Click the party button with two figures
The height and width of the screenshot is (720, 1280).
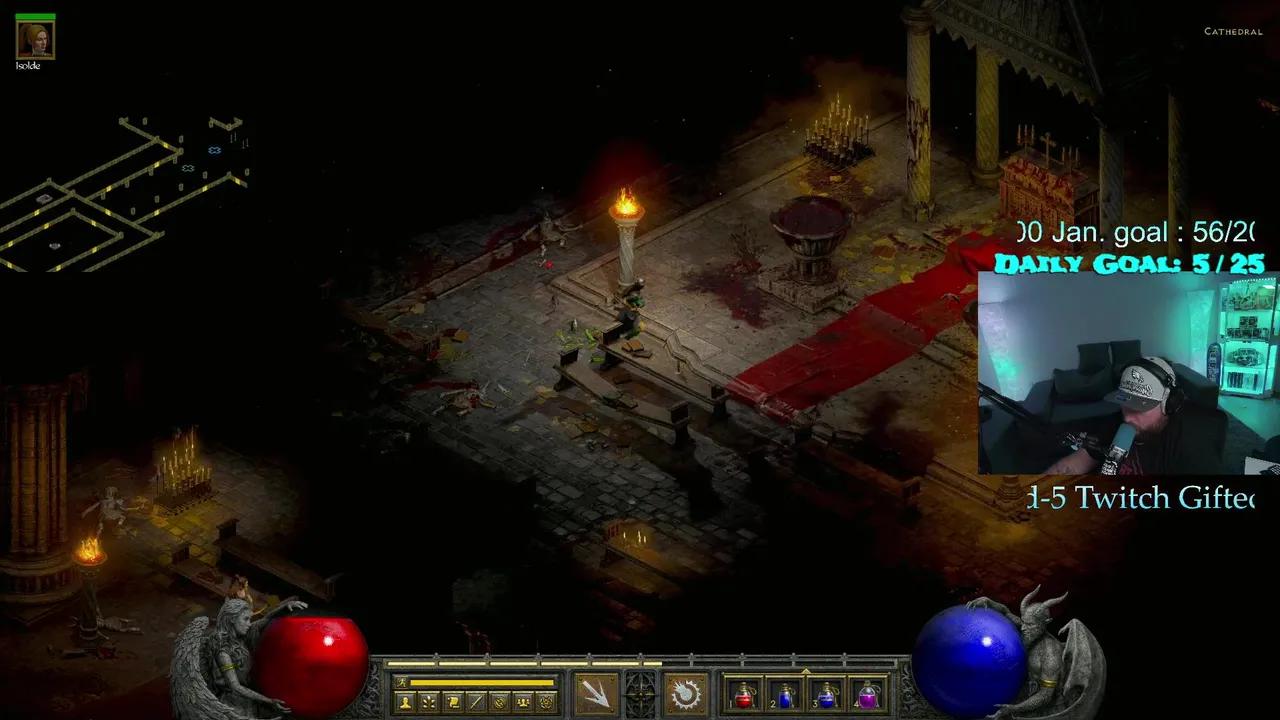[x=523, y=702]
